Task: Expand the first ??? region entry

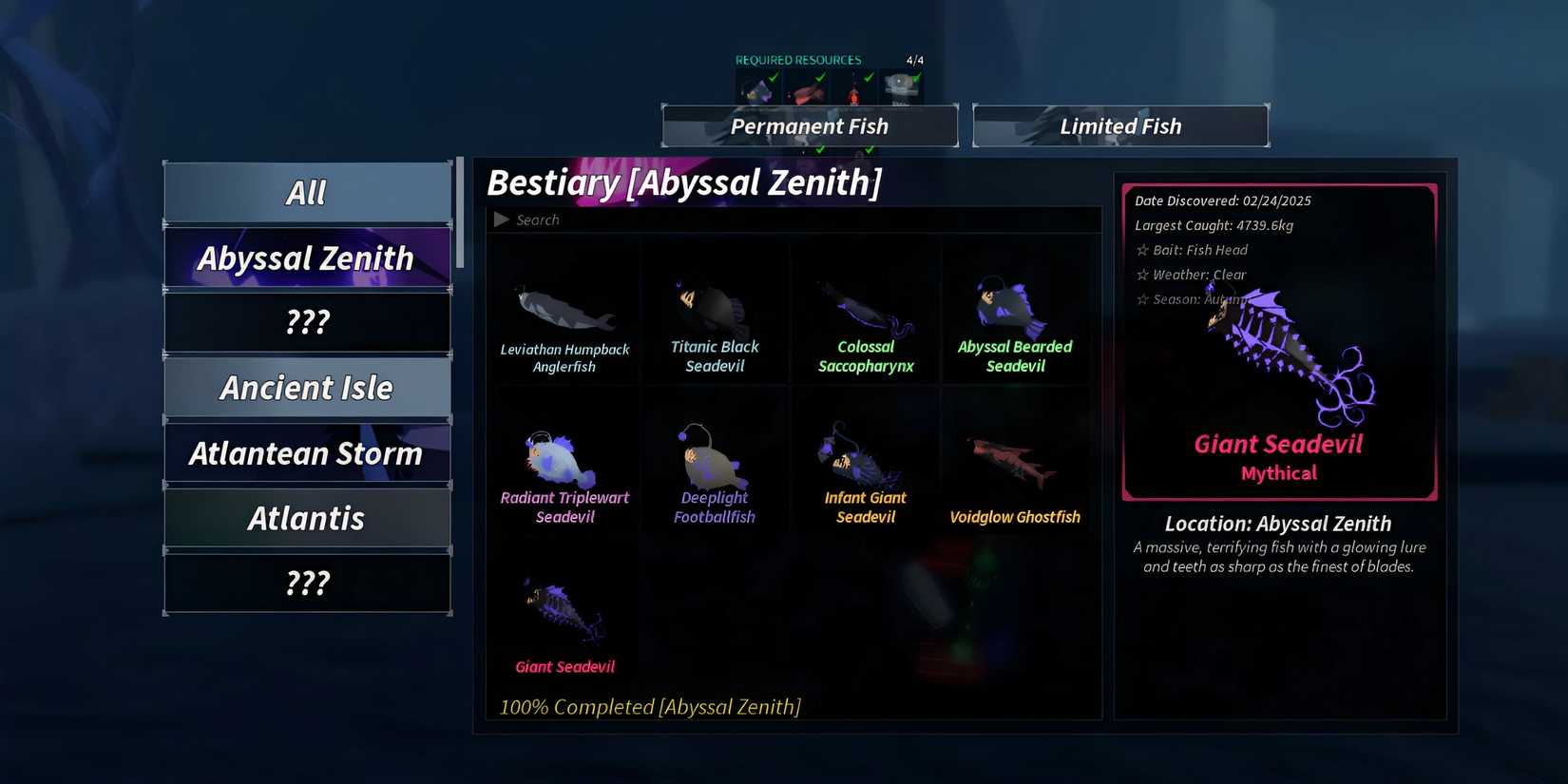Action: tap(307, 321)
